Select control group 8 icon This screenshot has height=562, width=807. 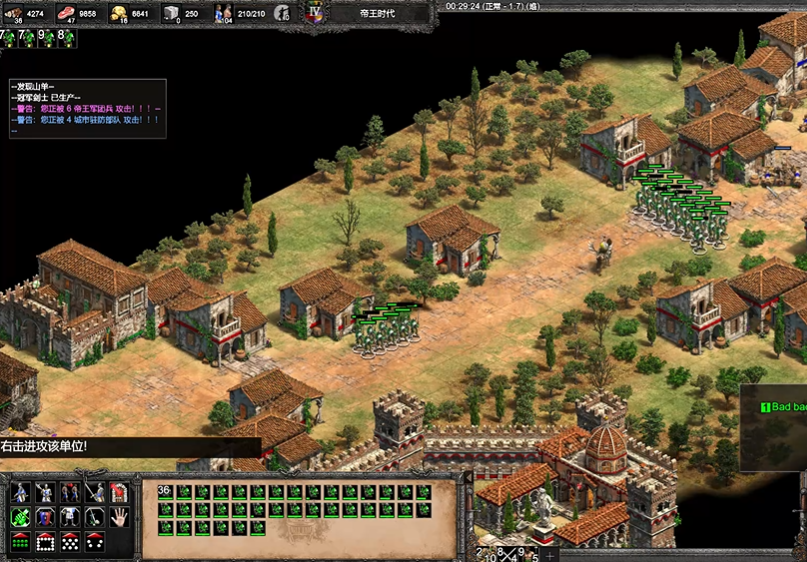(x=66, y=39)
